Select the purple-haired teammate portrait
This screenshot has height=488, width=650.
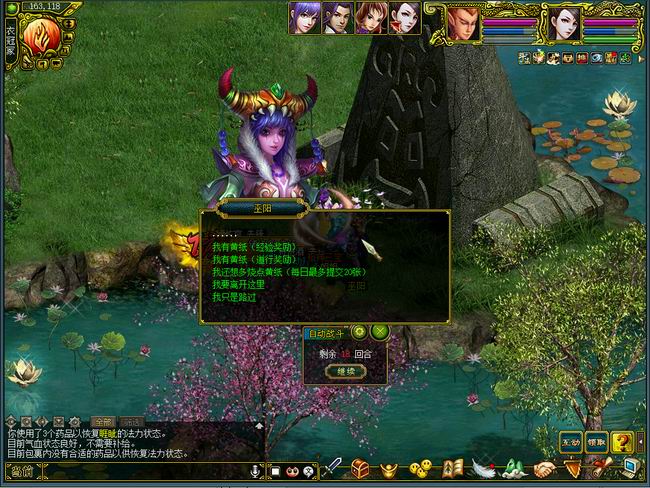[x=303, y=18]
